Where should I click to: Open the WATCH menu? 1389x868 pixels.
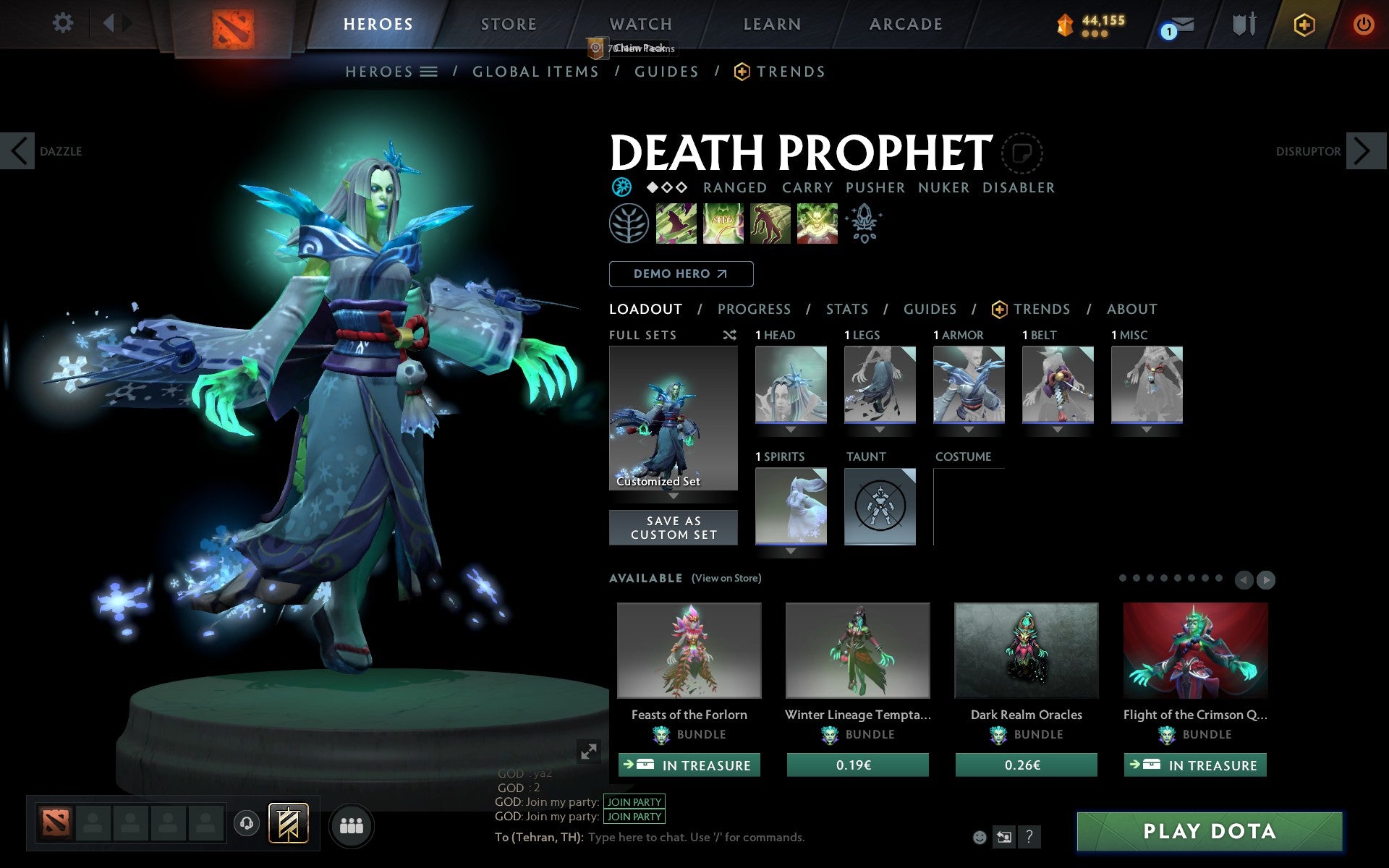click(x=640, y=23)
